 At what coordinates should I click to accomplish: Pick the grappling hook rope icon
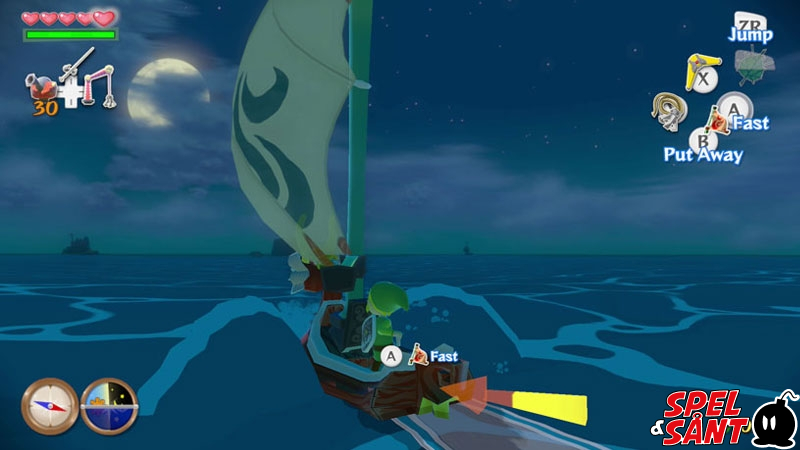tap(666, 112)
